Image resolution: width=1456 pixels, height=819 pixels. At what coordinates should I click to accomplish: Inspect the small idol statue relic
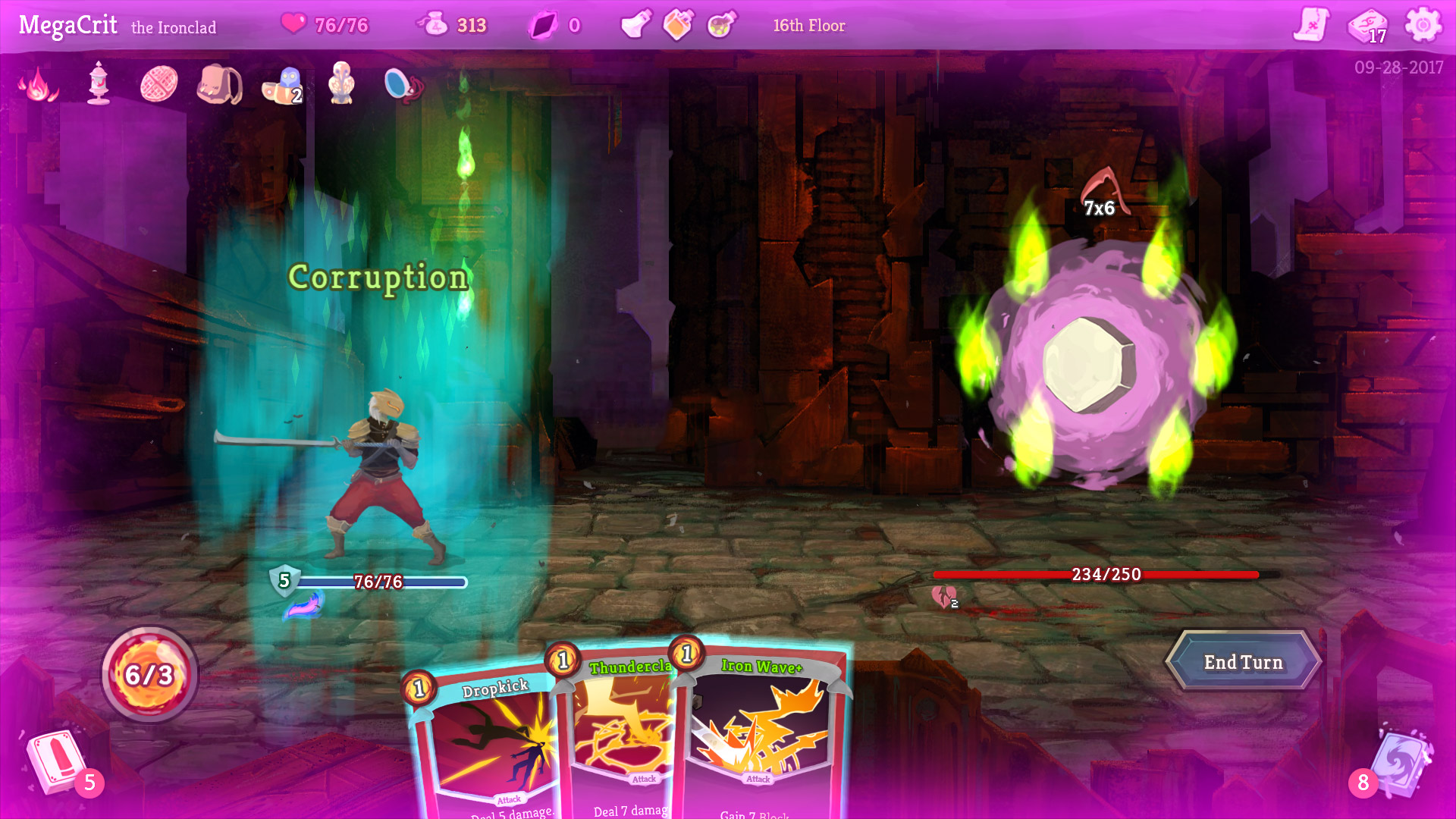tap(341, 83)
